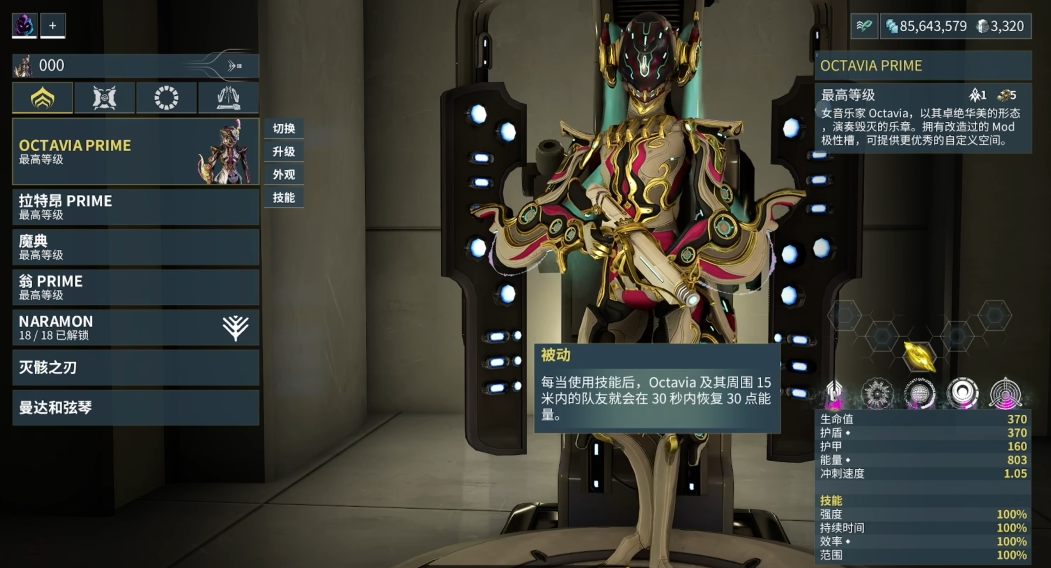Open the player avatar icon
This screenshot has width=1051, height=568.
24,25
